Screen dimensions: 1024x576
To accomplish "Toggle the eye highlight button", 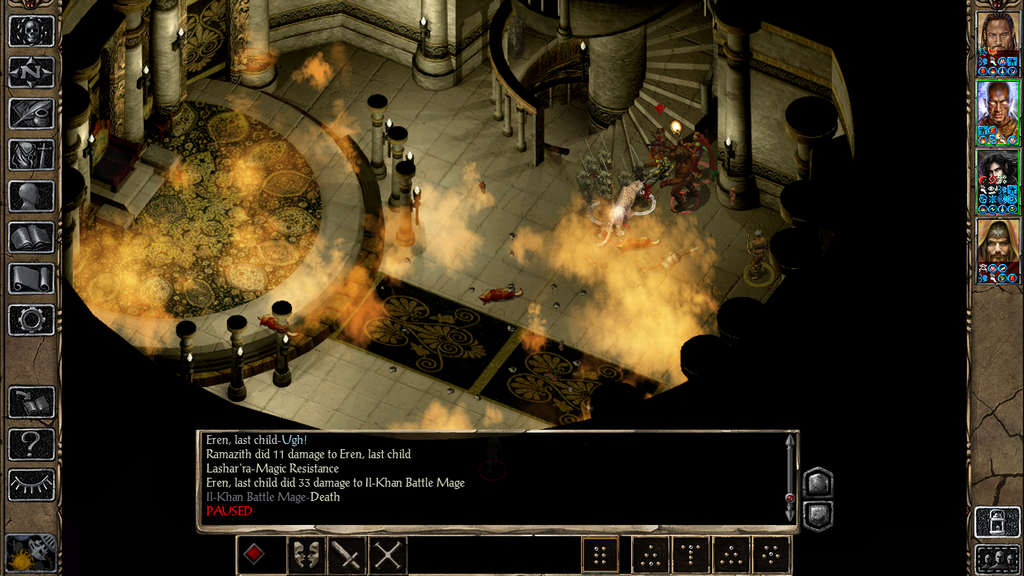I will pyautogui.click(x=31, y=485).
